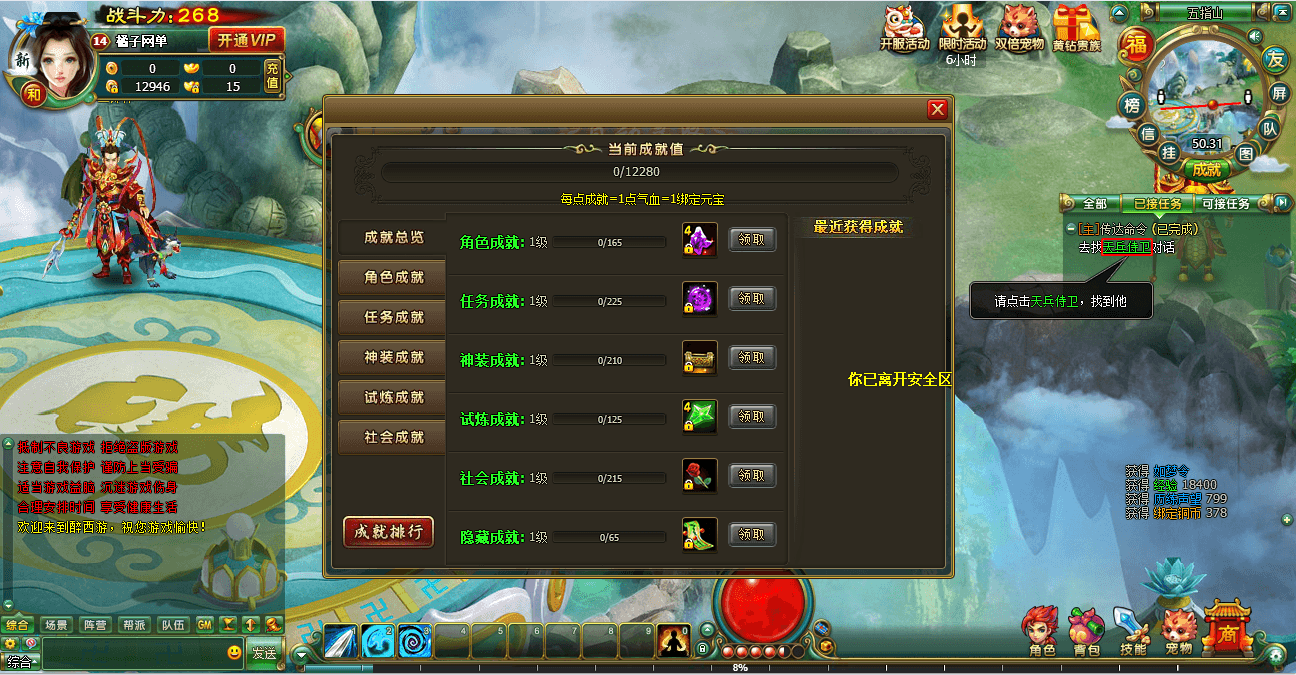Open the 背包 bag icon

click(x=1086, y=630)
